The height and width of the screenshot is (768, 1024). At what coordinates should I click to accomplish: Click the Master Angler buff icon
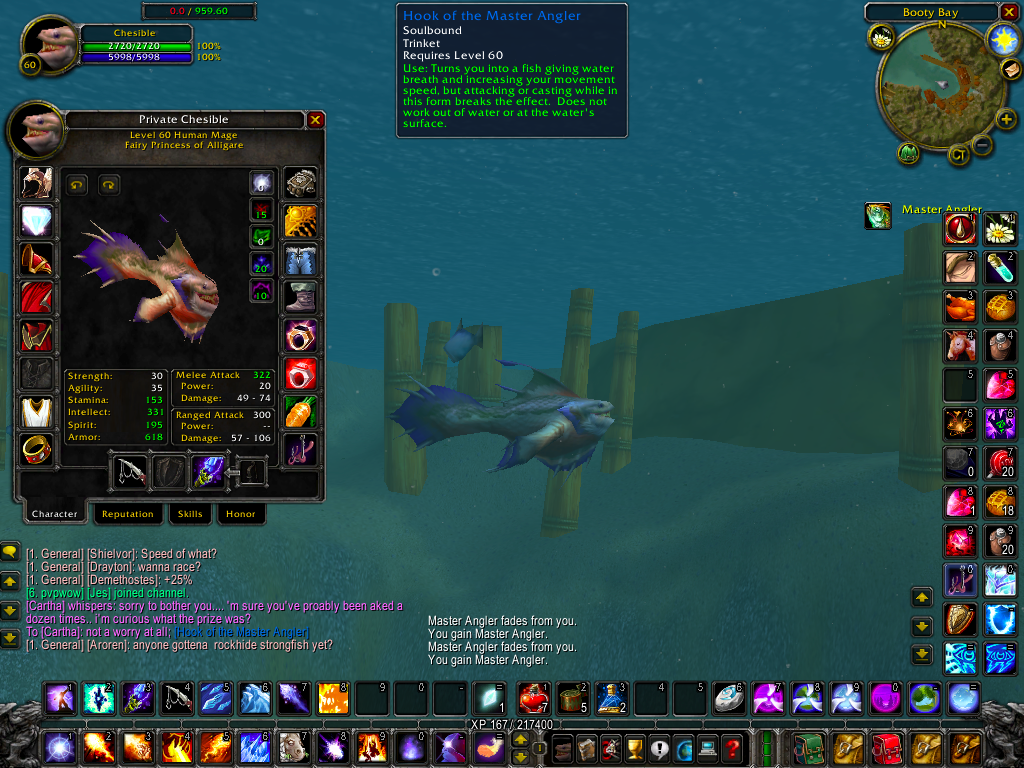[878, 215]
